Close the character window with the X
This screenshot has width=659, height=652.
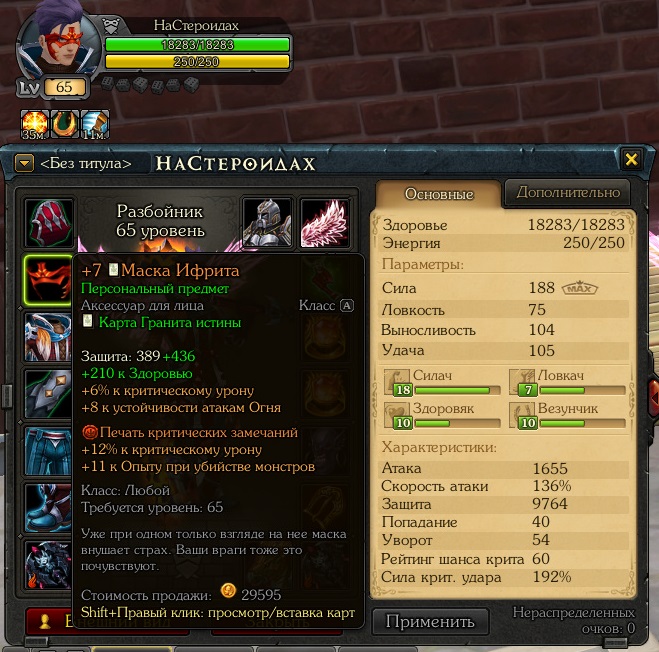(x=631, y=160)
